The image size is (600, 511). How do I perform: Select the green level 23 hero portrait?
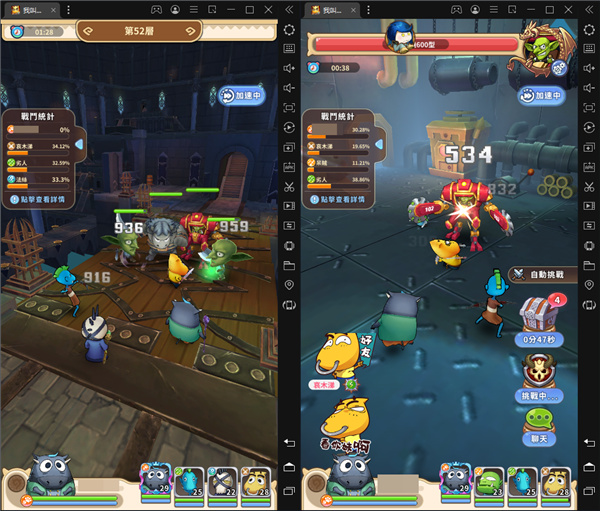(x=489, y=480)
